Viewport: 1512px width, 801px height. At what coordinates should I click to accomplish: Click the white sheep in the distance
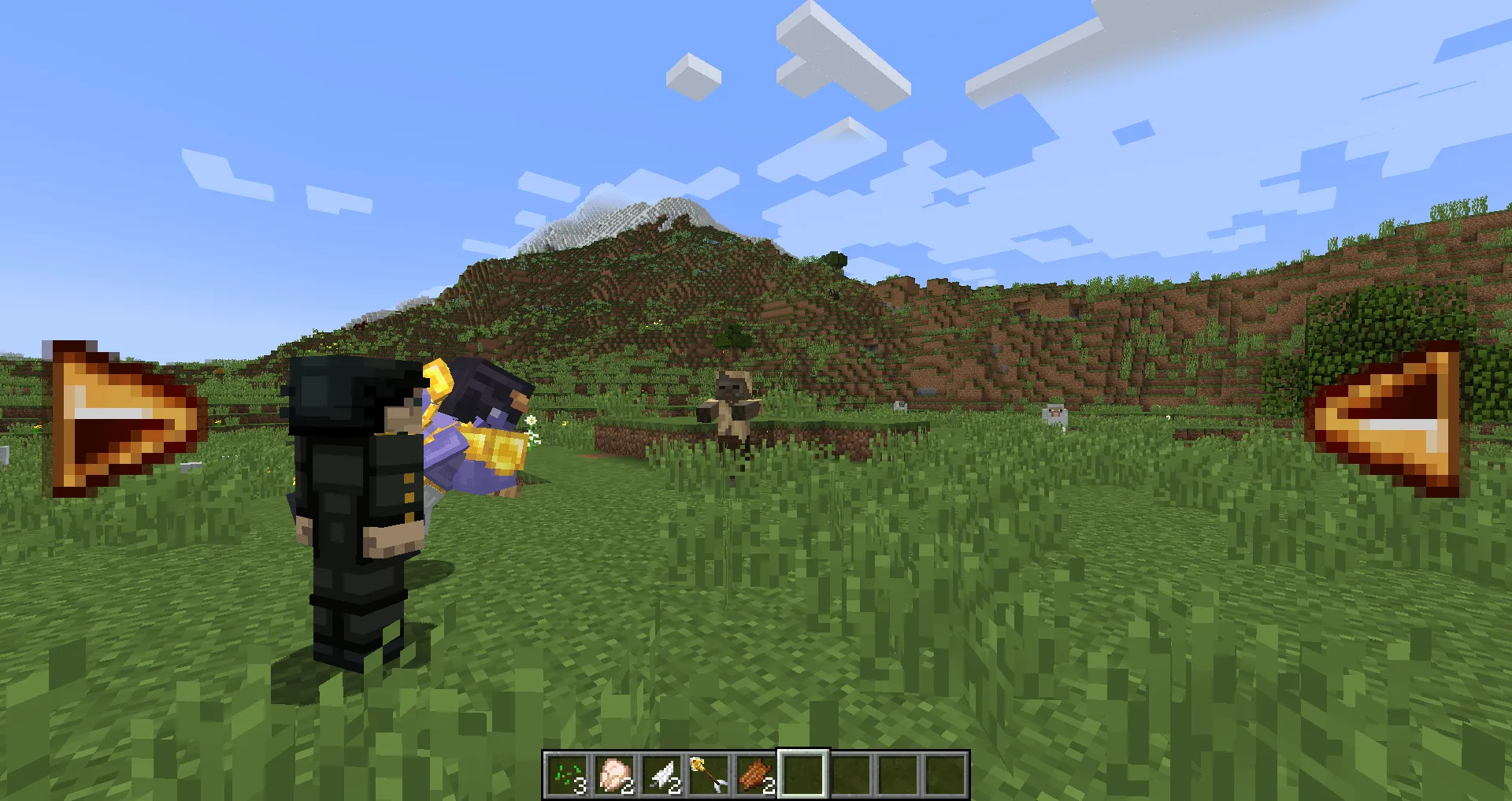[1055, 413]
